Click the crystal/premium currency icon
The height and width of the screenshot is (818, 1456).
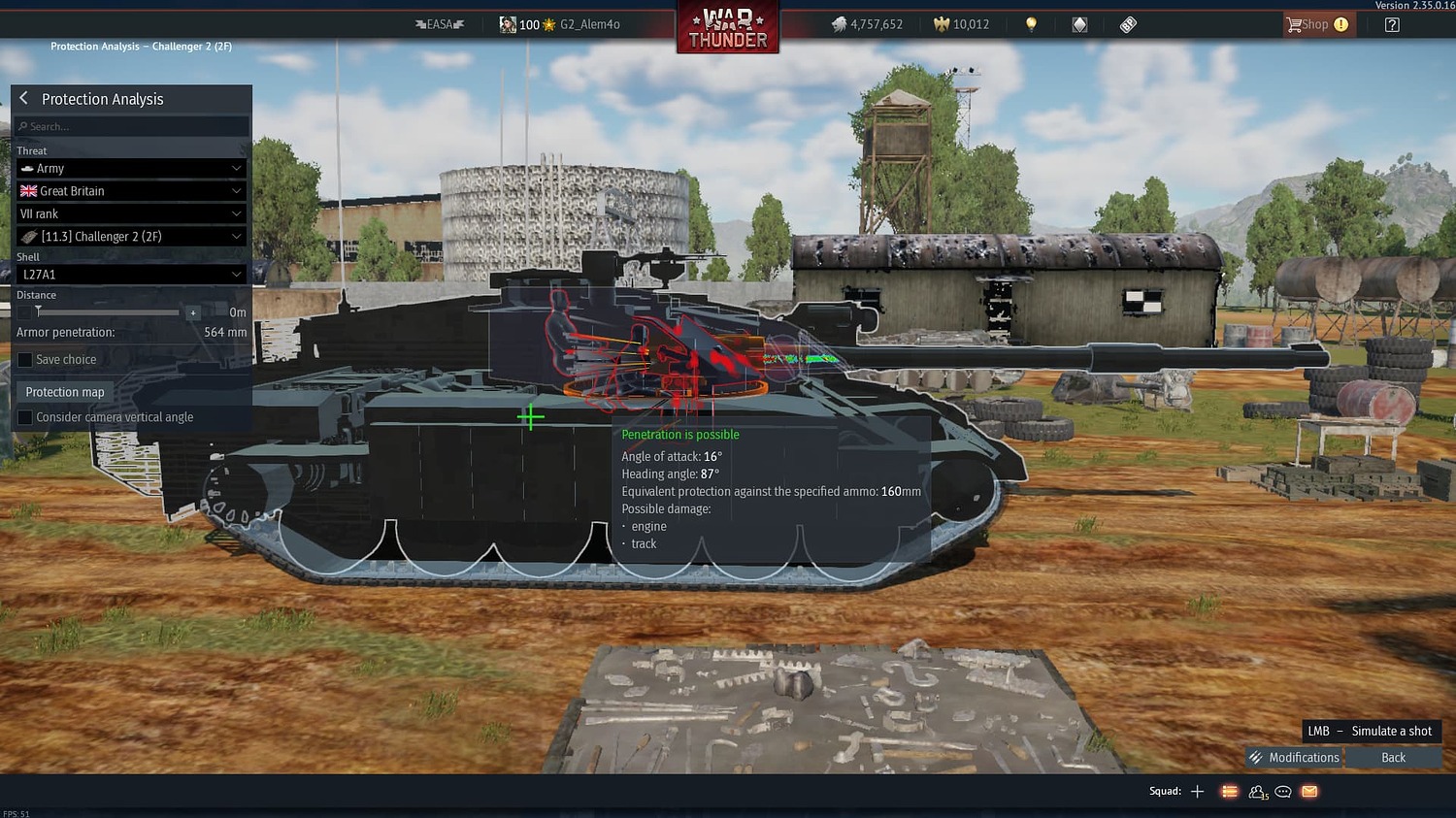[1079, 23]
